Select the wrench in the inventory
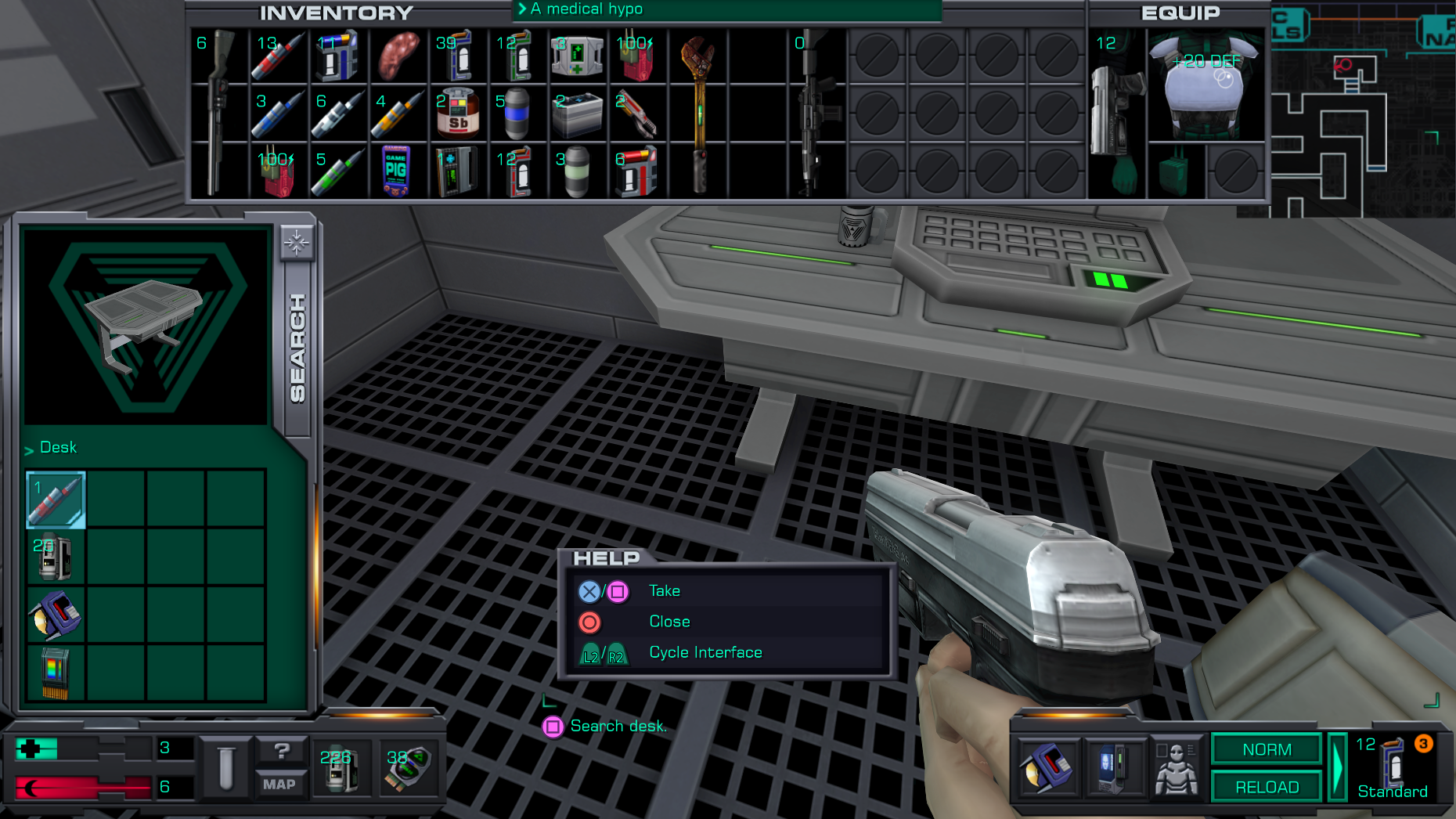 point(698,114)
